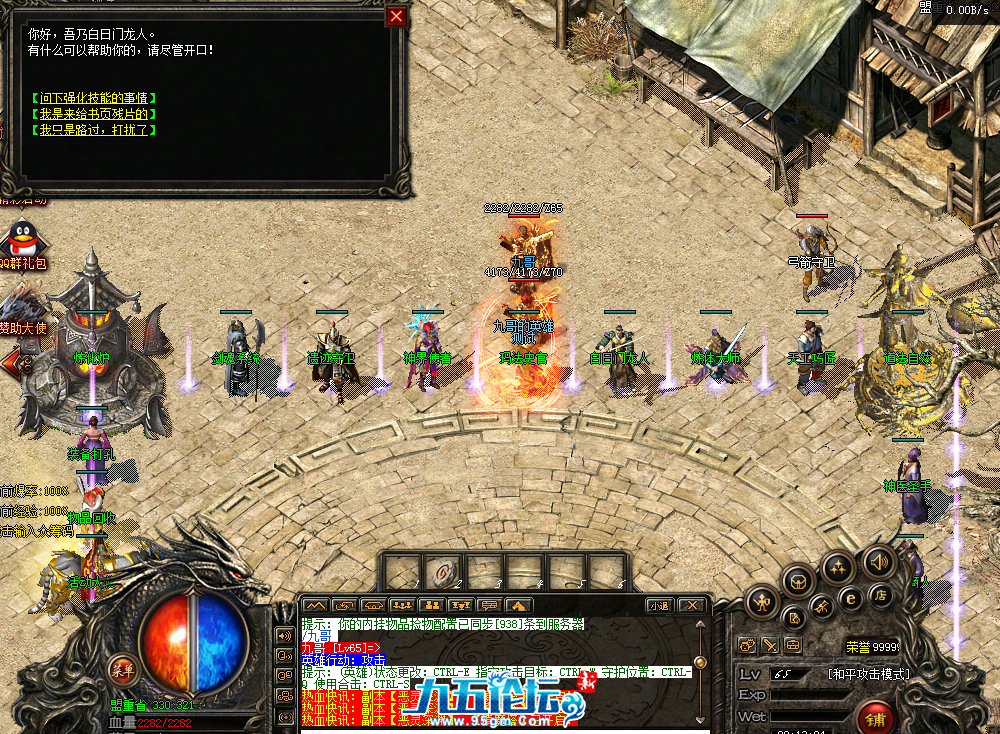Open the 赞助大使 sponsor icon

click(x=20, y=303)
